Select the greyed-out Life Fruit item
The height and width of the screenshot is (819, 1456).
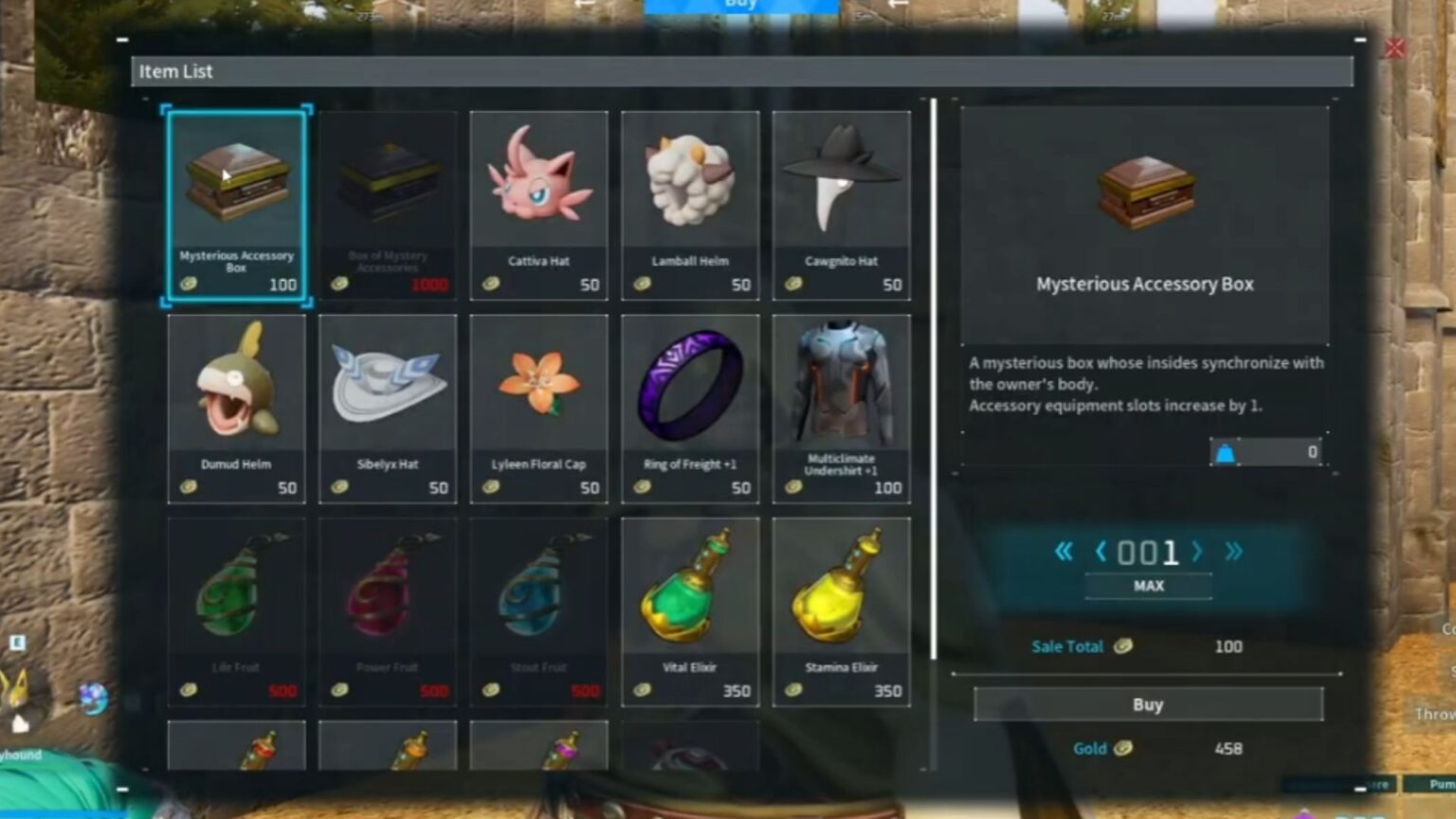[236, 607]
